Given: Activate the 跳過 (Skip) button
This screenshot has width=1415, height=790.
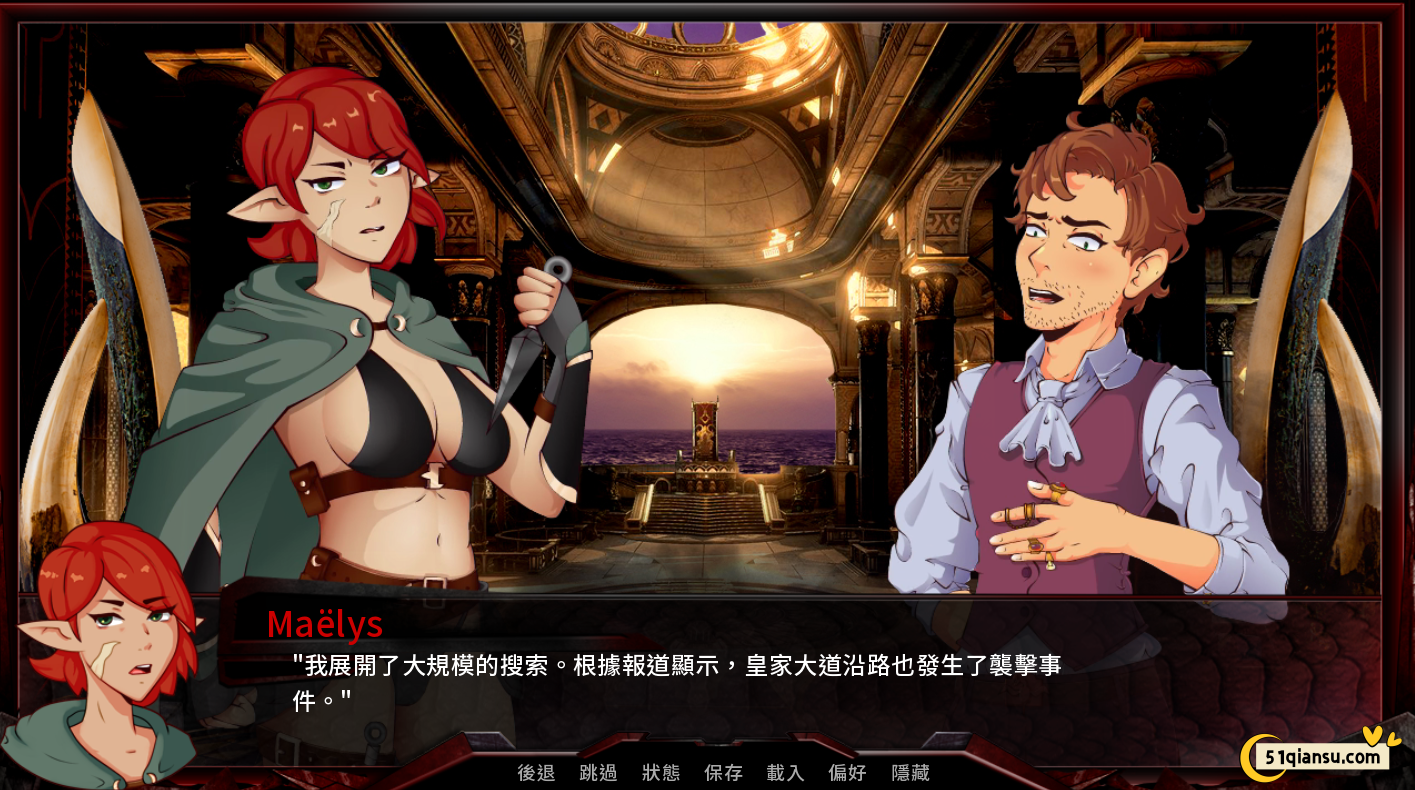Looking at the screenshot, I should point(598,773).
